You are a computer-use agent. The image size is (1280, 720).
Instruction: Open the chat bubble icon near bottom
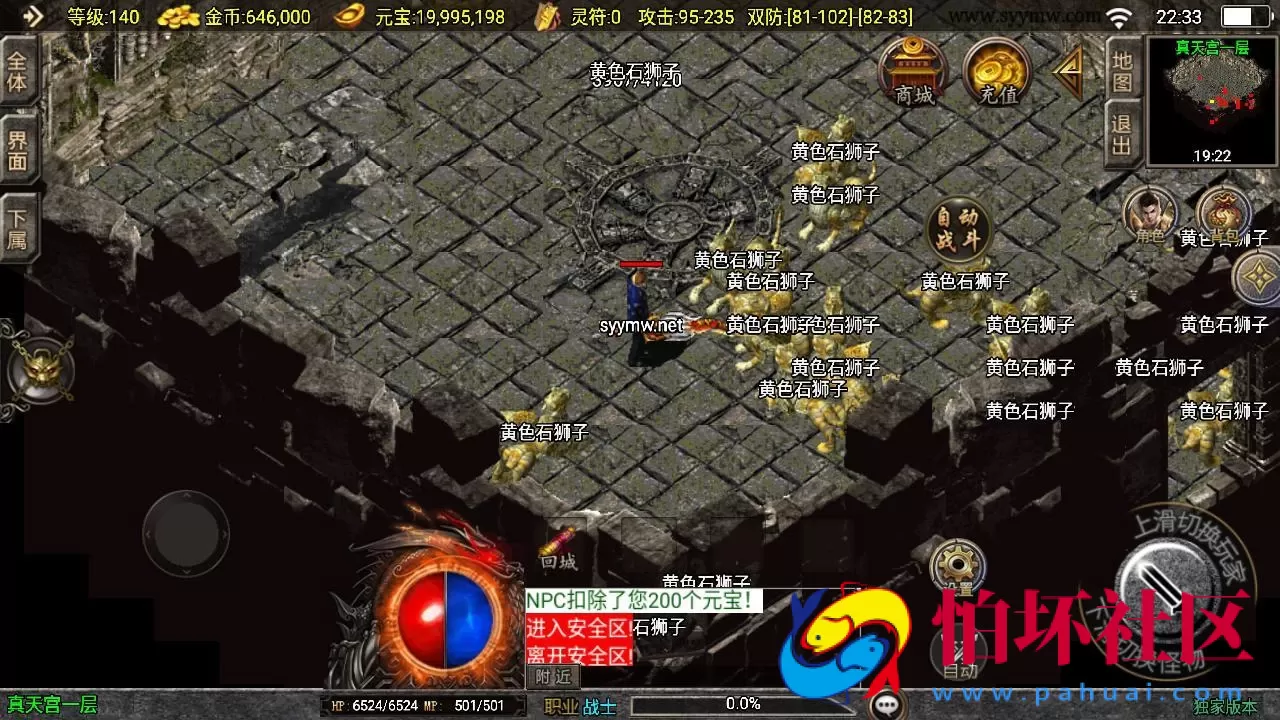889,703
